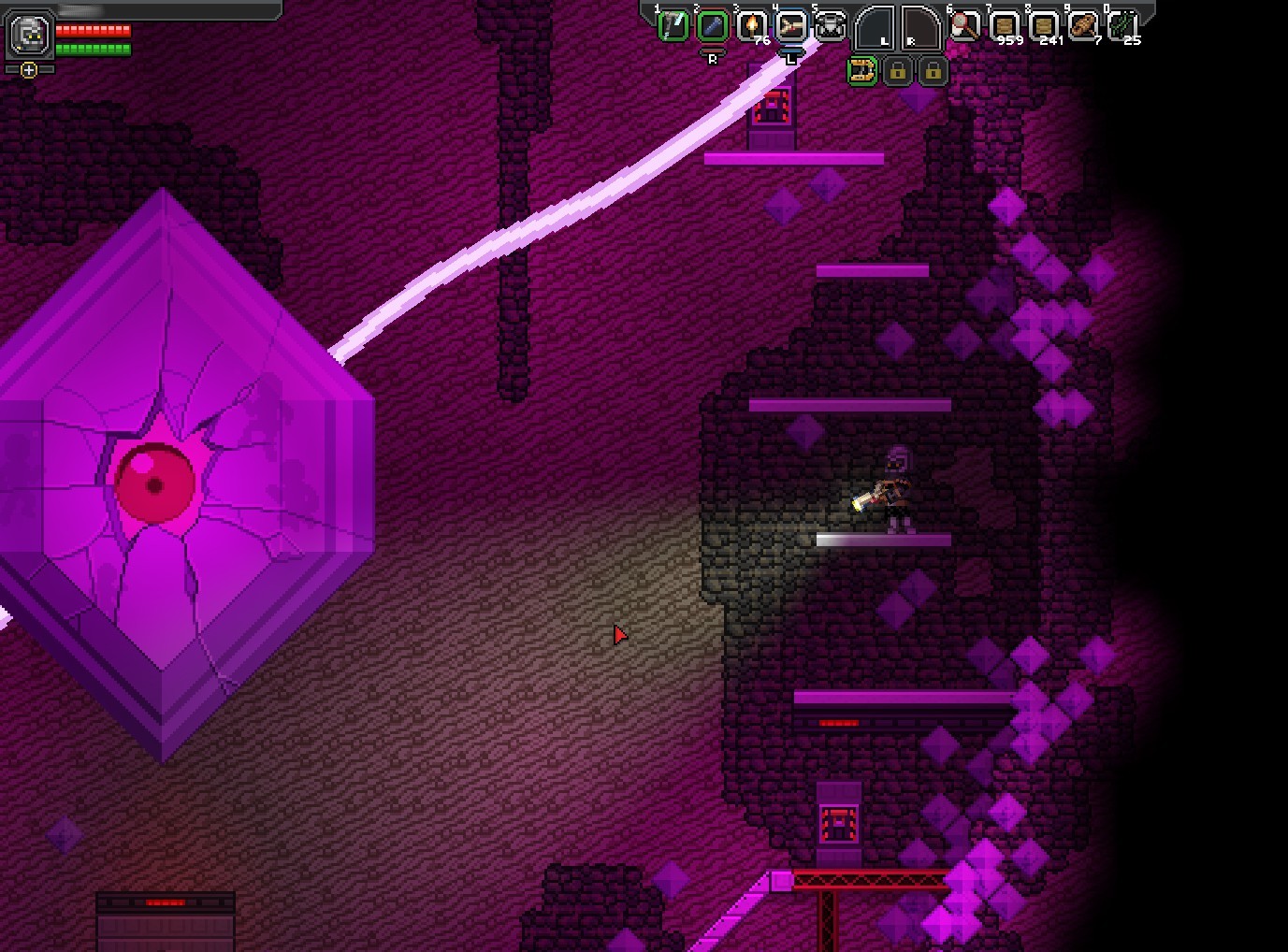Select the flare tool in hotbar slot 4
The height and width of the screenshot is (952, 1288).
(x=793, y=24)
